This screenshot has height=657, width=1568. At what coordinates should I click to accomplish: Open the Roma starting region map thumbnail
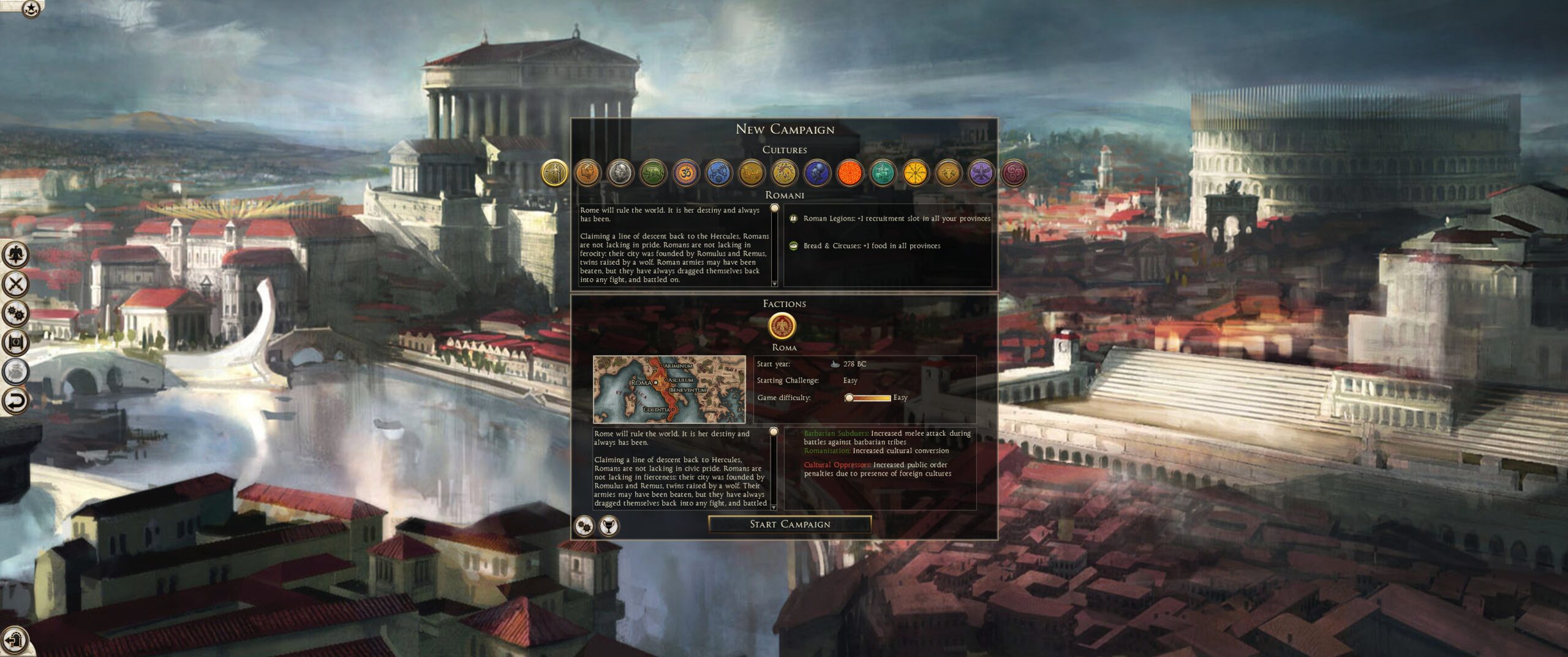point(669,389)
